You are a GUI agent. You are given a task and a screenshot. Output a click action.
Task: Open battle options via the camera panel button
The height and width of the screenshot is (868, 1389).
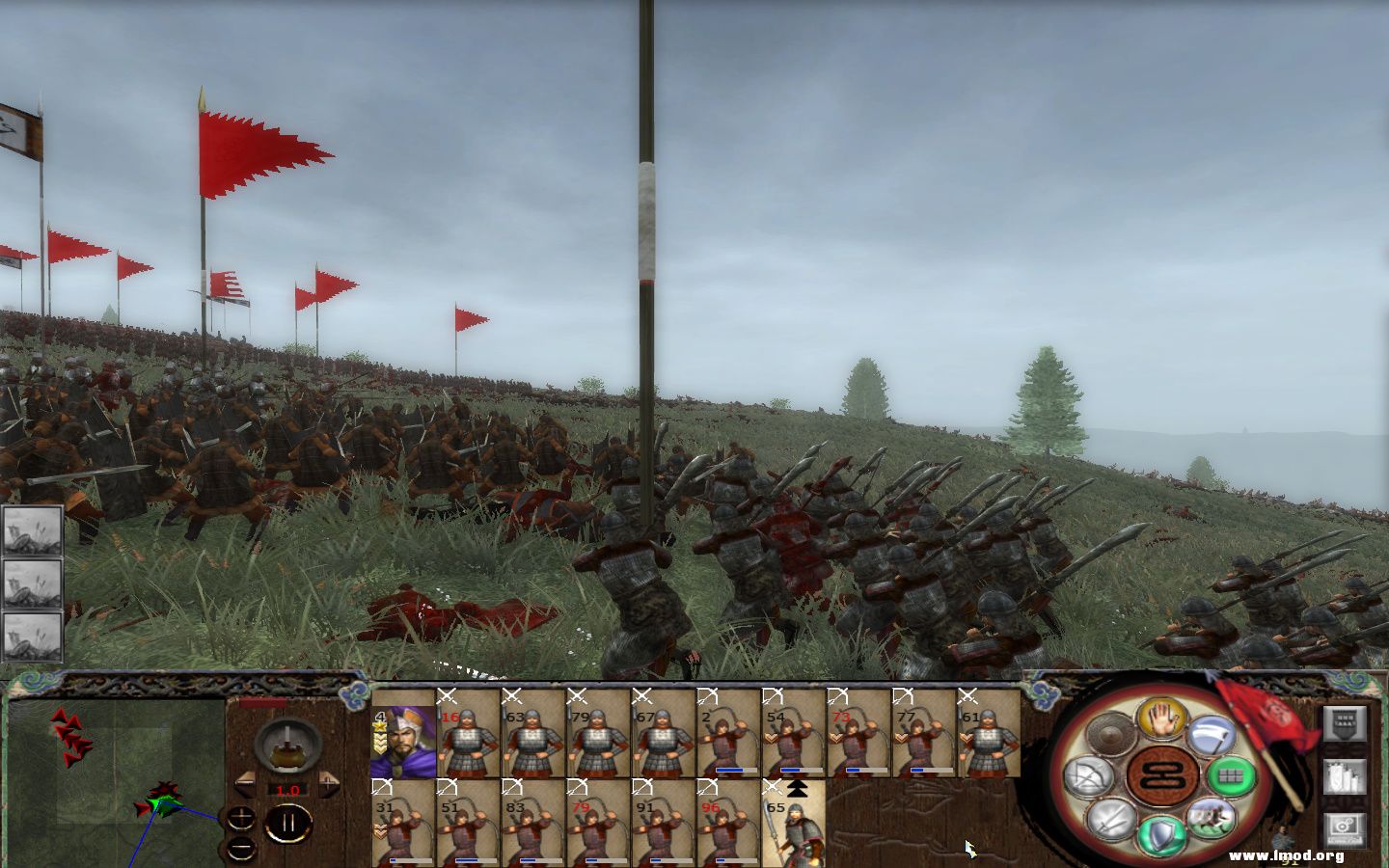point(1346,827)
